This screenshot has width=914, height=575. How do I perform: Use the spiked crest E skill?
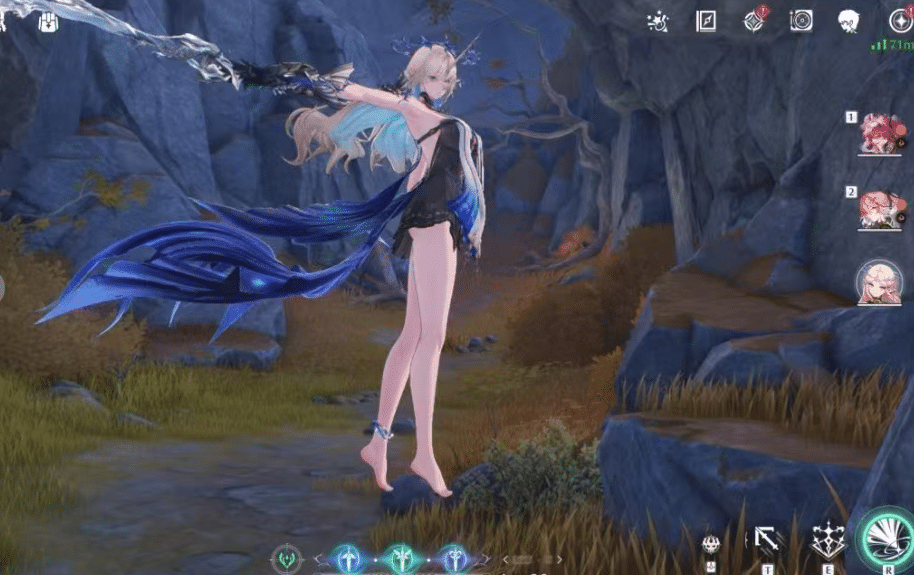[x=828, y=541]
